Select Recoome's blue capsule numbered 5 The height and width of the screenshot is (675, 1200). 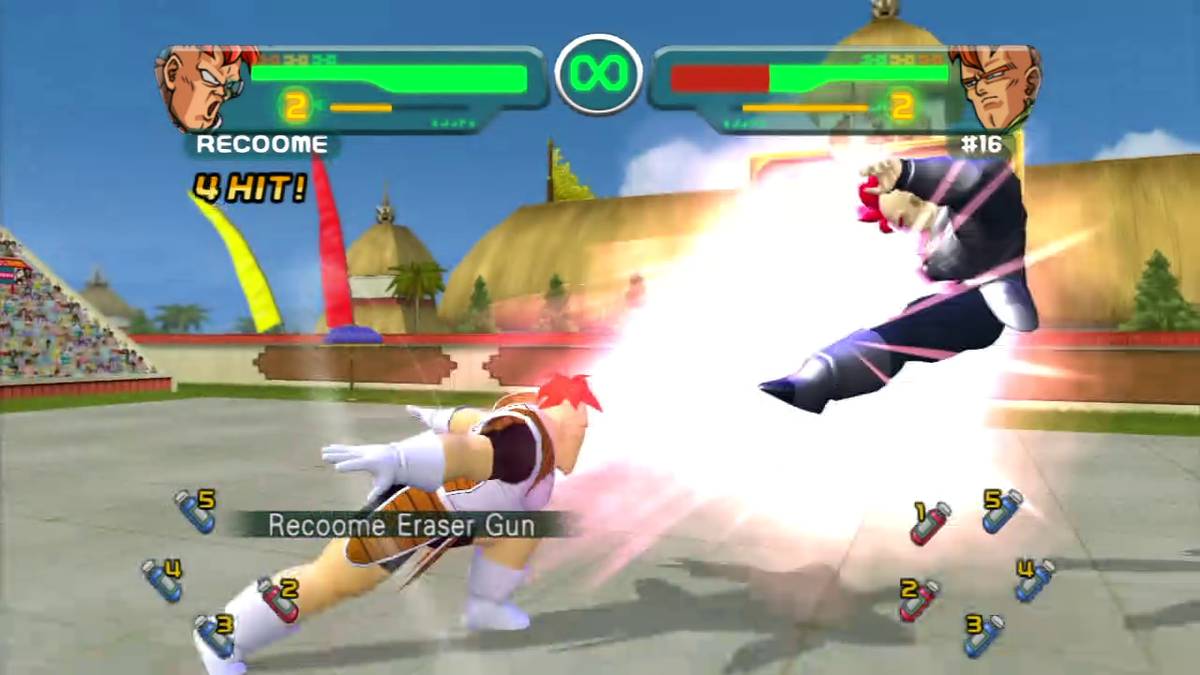point(195,511)
